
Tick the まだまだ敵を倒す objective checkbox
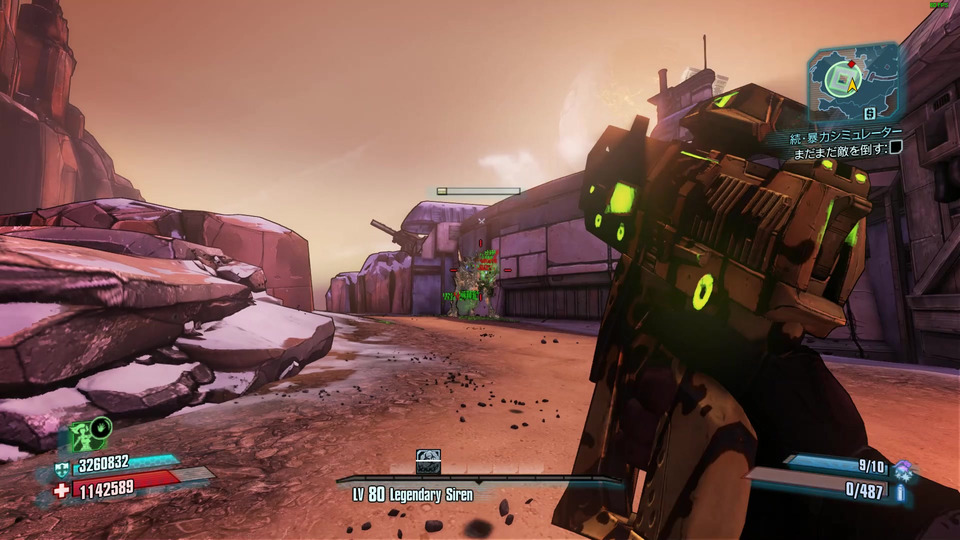[x=896, y=147]
